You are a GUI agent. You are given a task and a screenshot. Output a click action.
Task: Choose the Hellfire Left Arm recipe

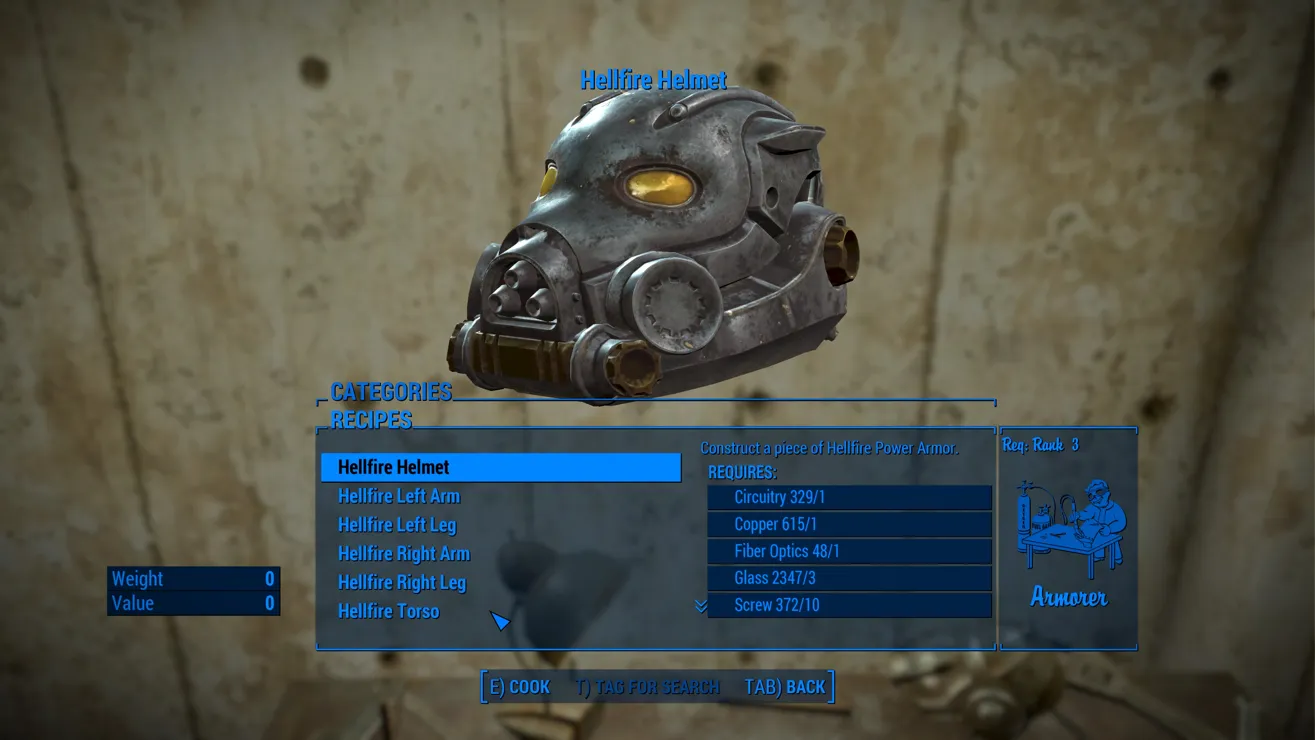tap(399, 496)
